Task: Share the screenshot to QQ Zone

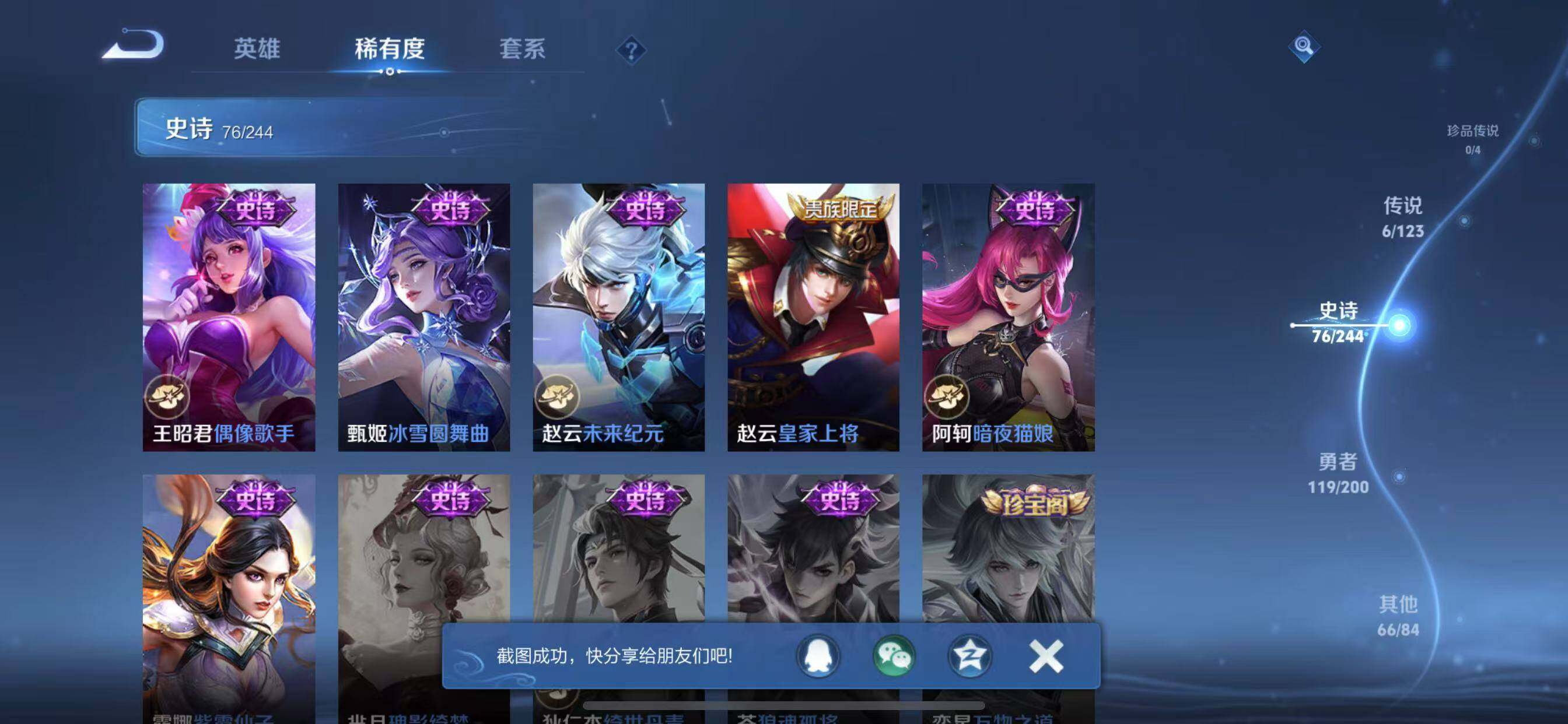Action: pyautogui.click(x=970, y=656)
